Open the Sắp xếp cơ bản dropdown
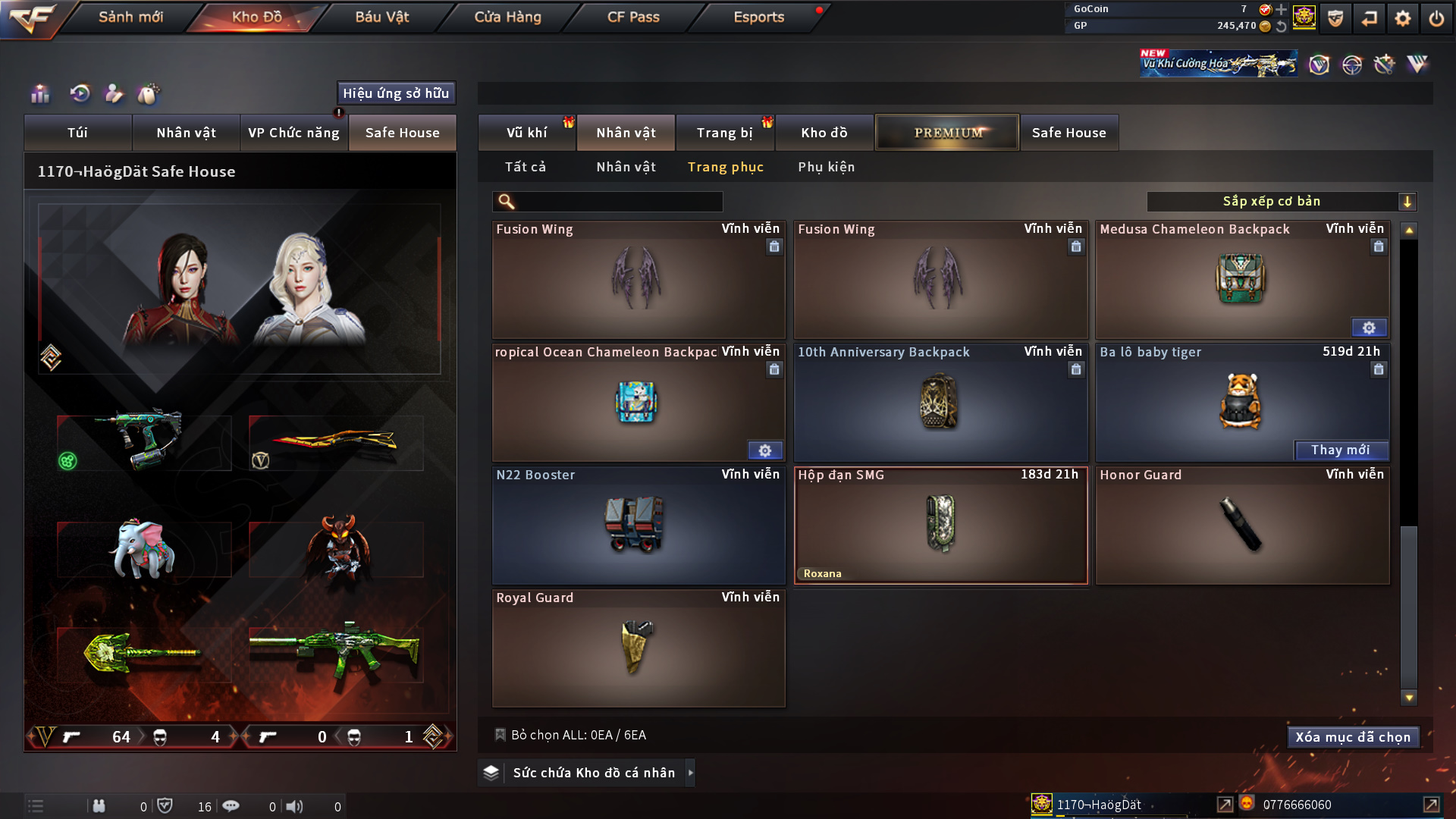The image size is (1456, 819). 1281,202
